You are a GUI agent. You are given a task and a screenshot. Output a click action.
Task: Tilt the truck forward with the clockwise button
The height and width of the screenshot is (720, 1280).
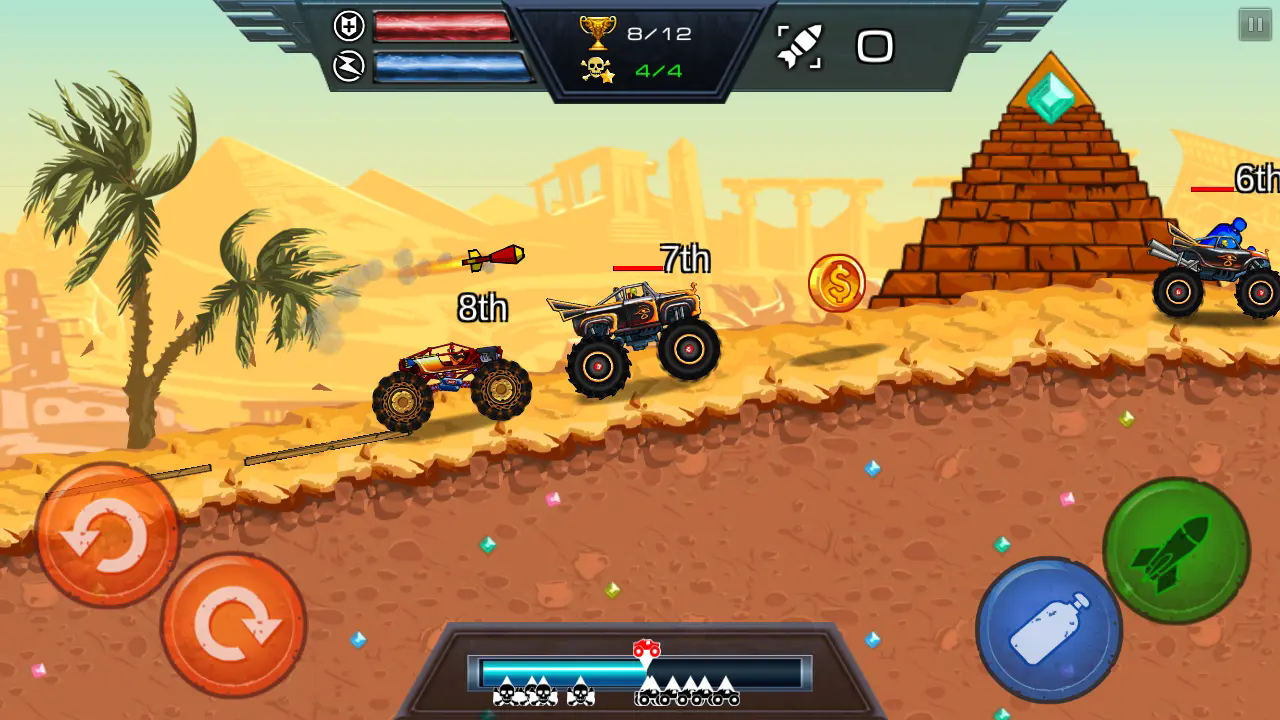pyautogui.click(x=234, y=625)
